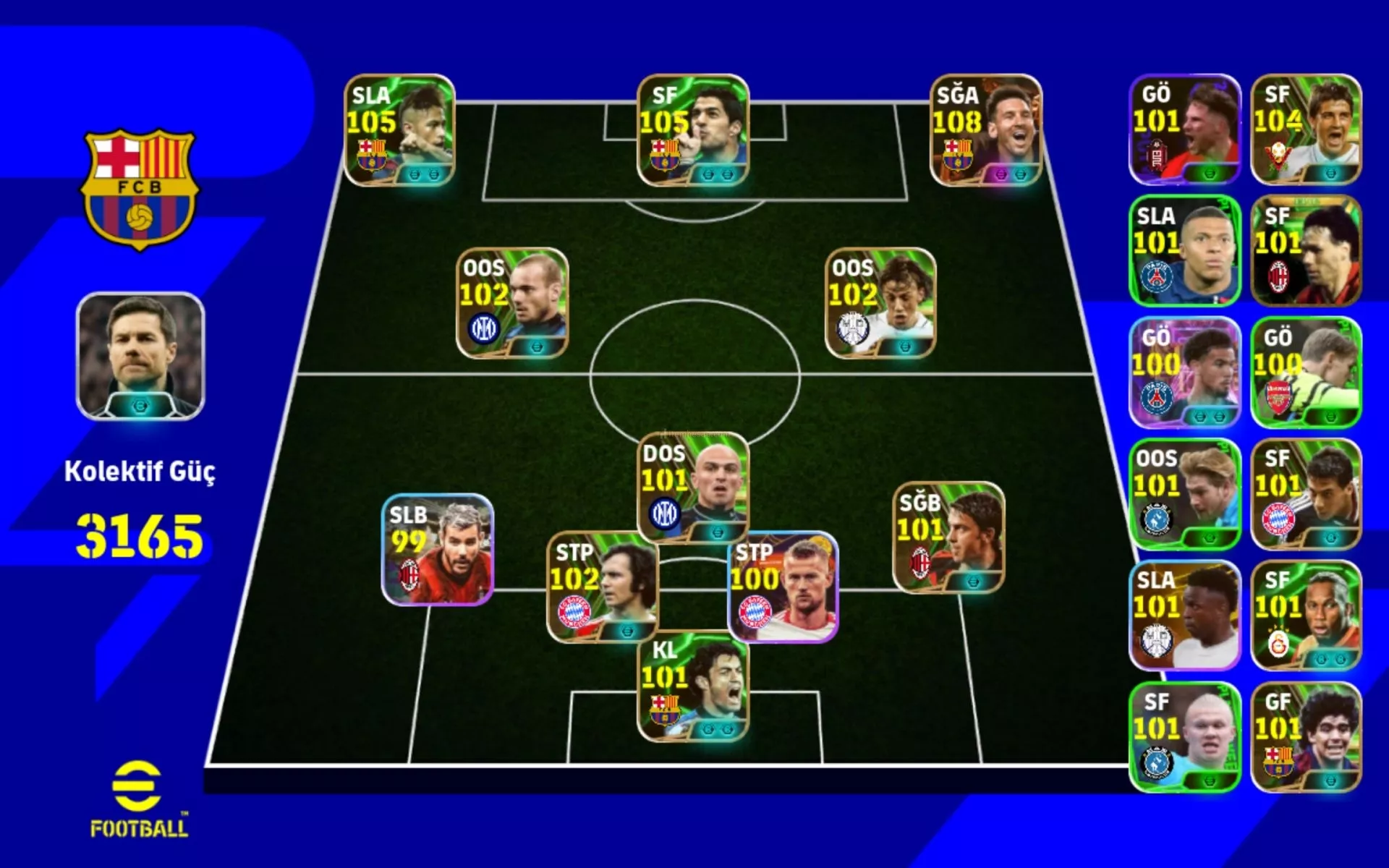
Task: Choose the SF 105 striker card
Action: click(x=692, y=130)
